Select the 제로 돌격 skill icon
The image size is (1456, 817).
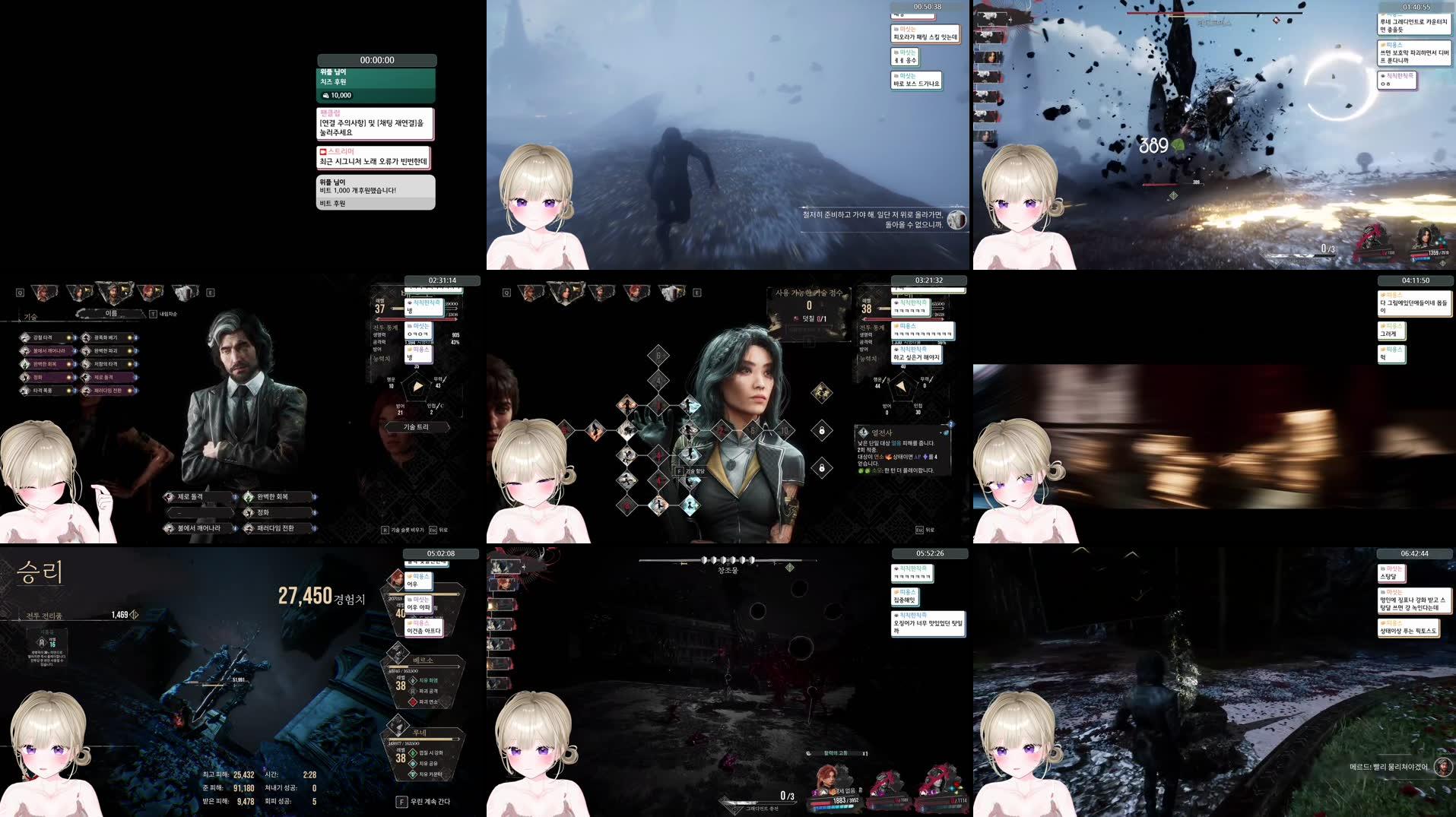pyautogui.click(x=85, y=378)
